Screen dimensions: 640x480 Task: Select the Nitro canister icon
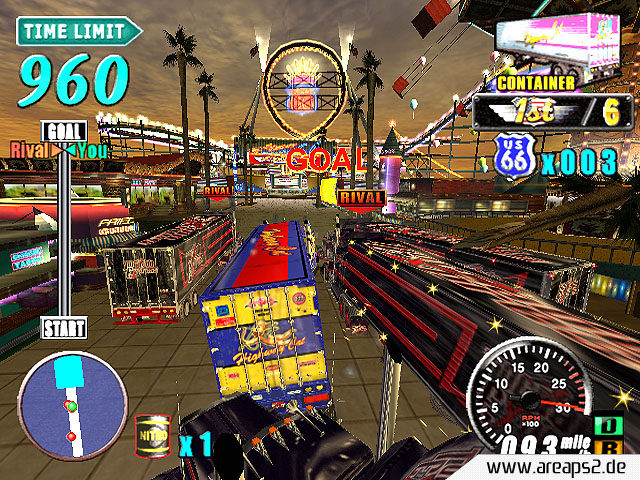(150, 436)
